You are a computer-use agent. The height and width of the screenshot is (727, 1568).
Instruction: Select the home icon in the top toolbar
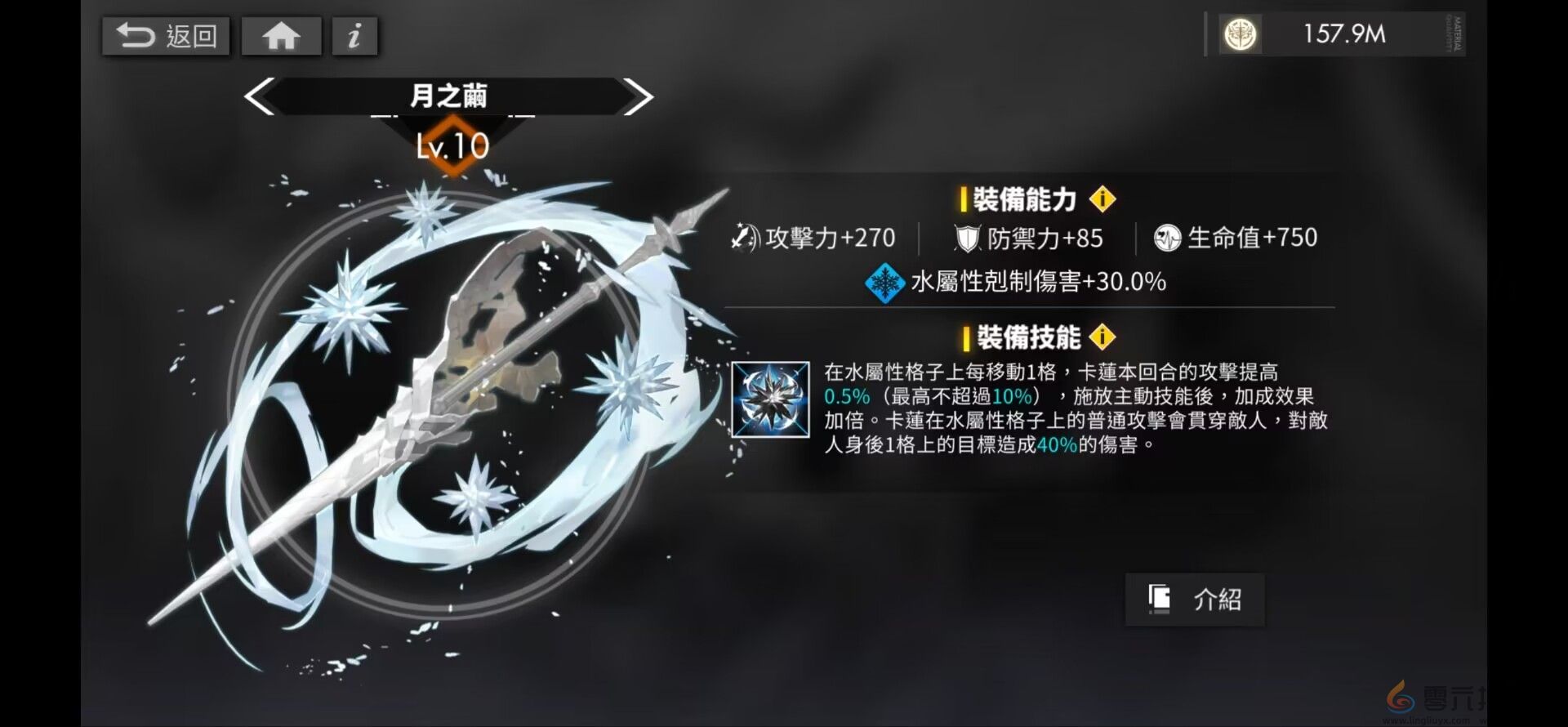tap(281, 35)
